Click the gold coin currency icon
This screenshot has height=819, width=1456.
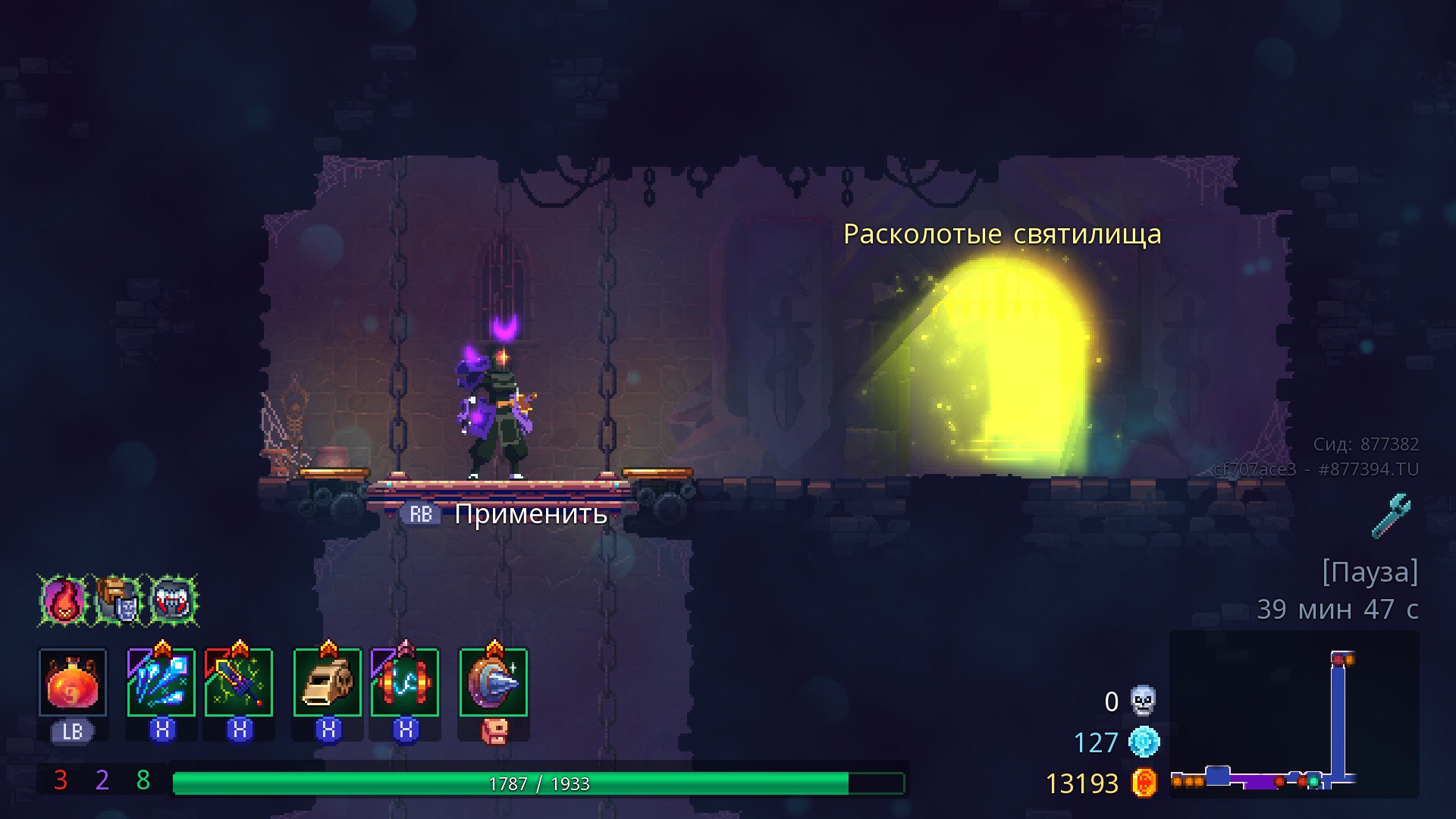coord(1144,783)
